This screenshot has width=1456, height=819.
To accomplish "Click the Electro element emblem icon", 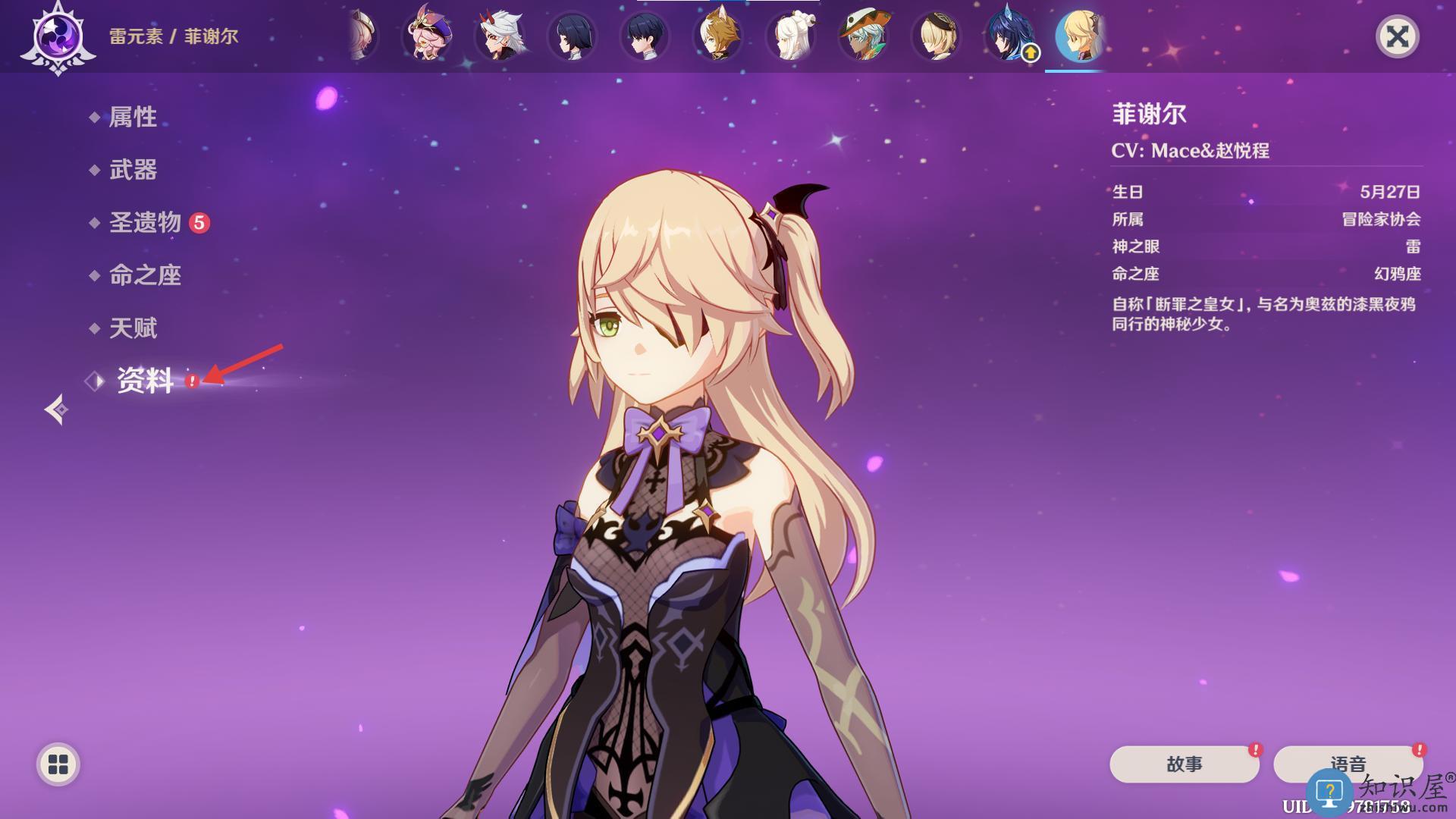I will point(58,36).
